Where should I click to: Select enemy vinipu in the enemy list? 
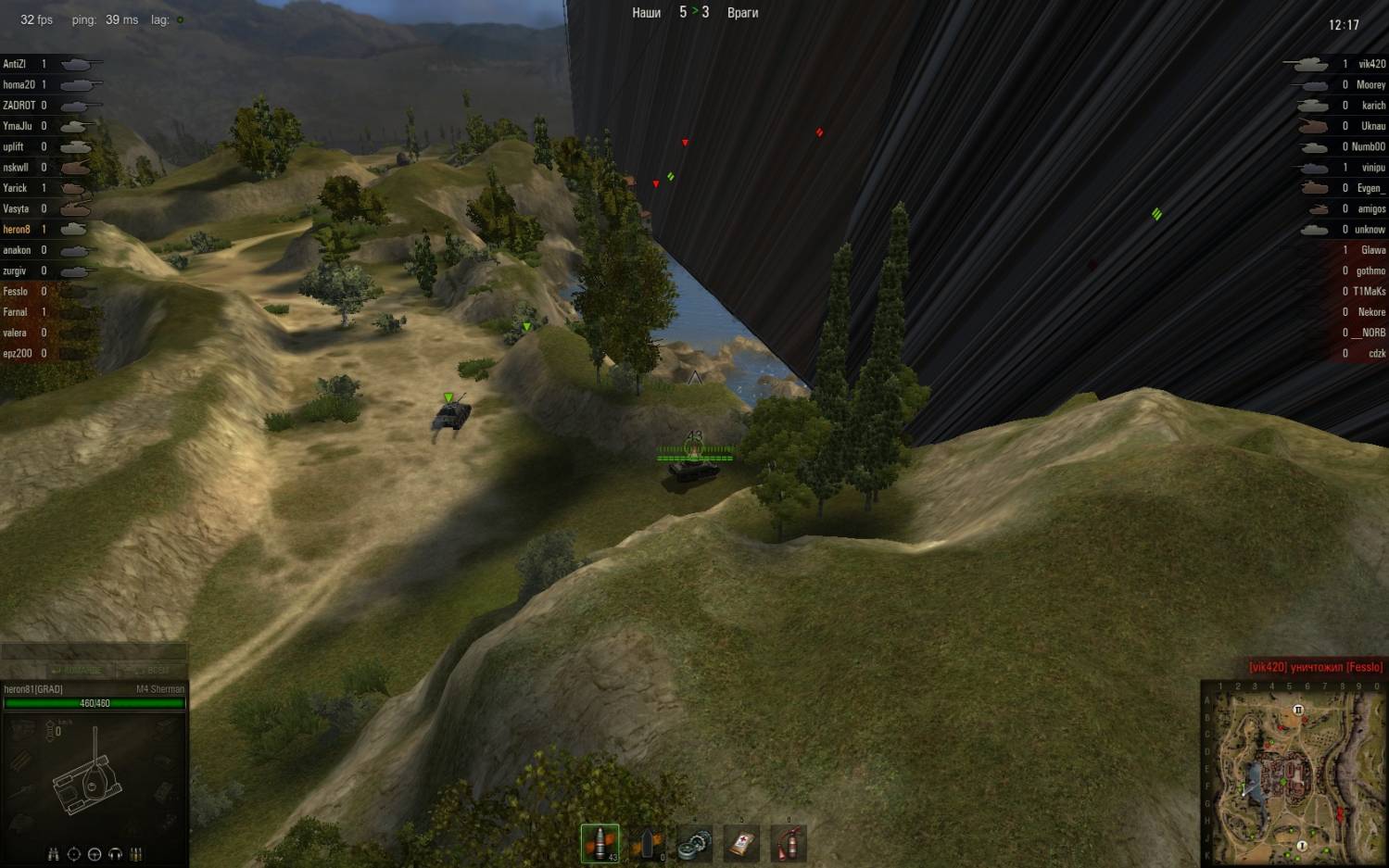click(1372, 168)
